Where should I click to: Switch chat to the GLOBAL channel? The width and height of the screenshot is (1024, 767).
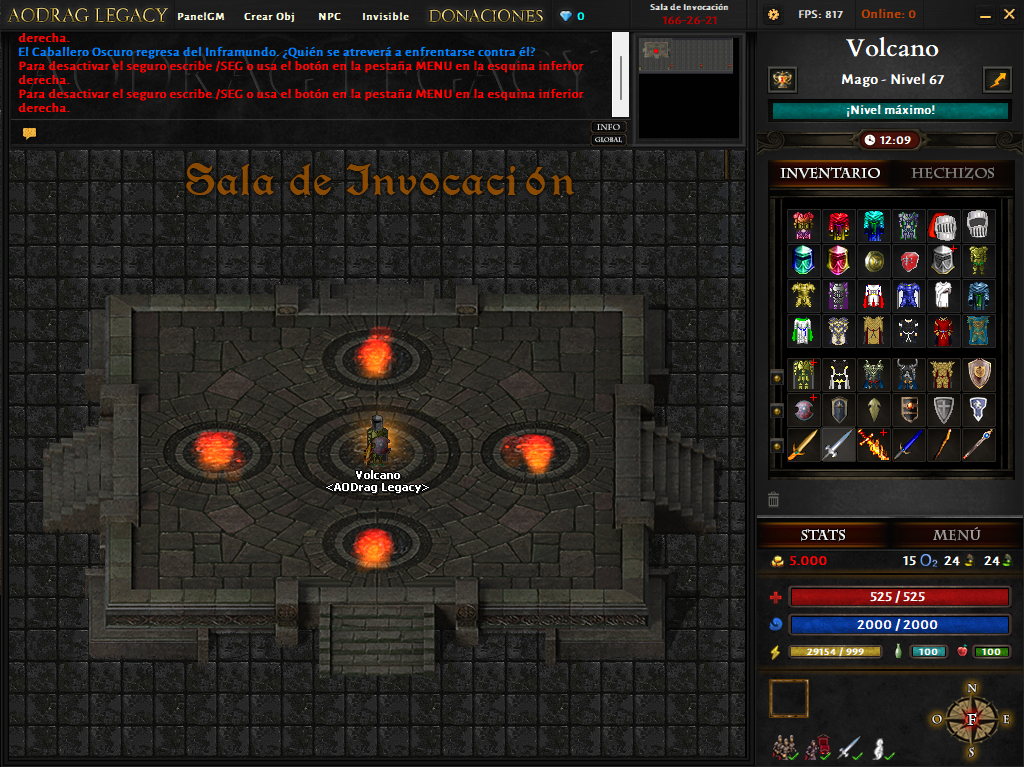[x=608, y=140]
